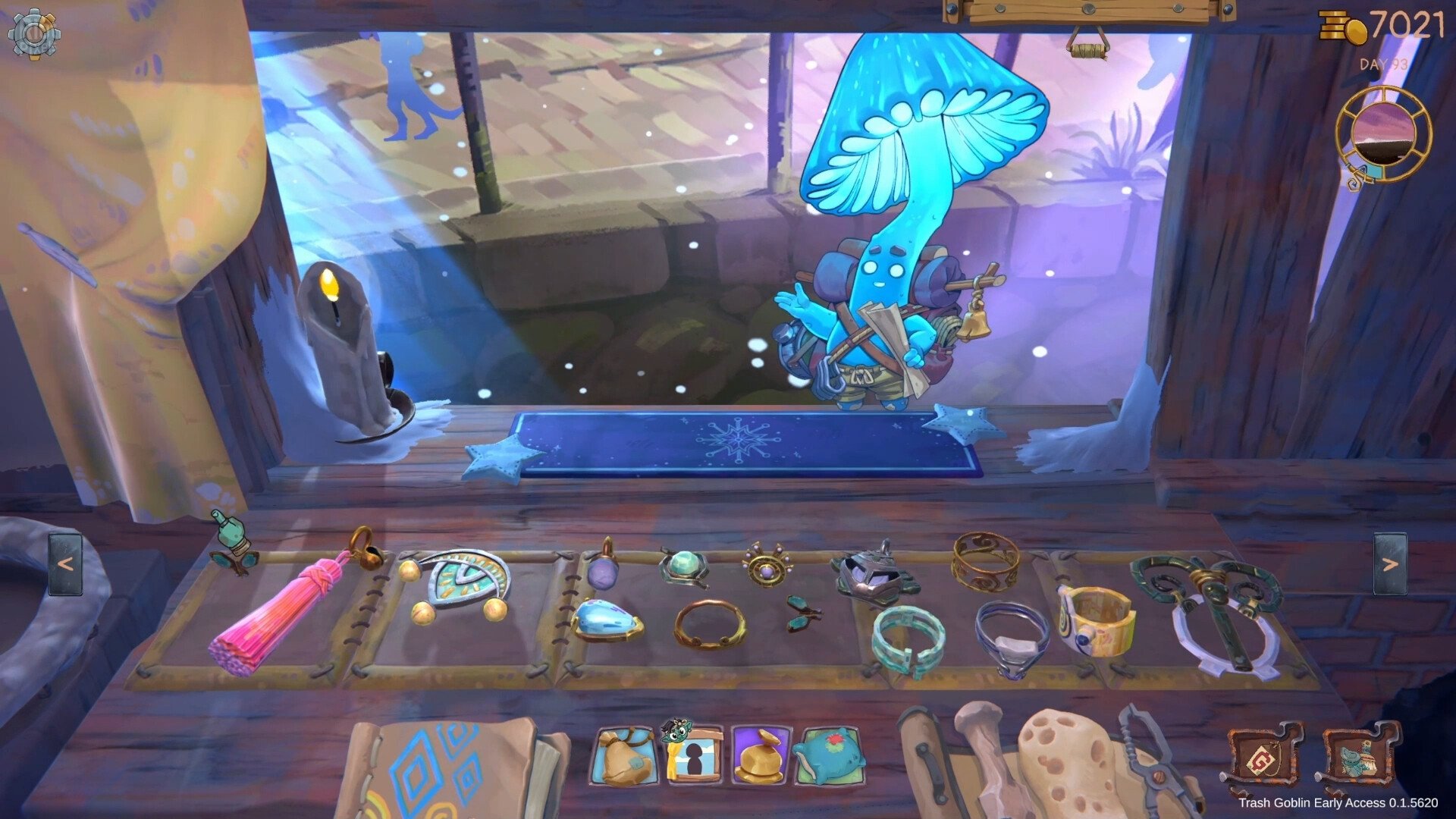The height and width of the screenshot is (819, 1456).
Task: Open the goblin figure framed button
Action: tap(1360, 758)
